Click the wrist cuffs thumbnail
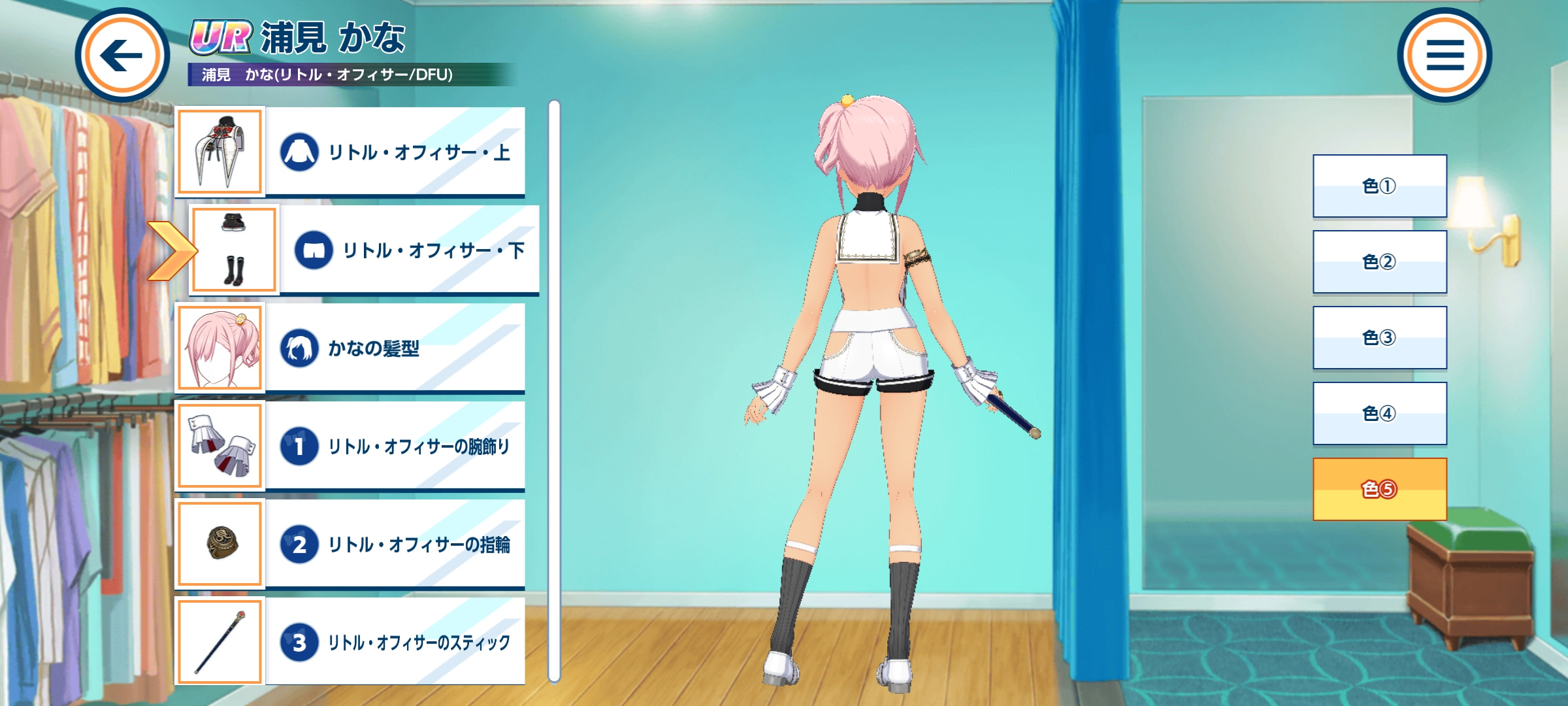The width and height of the screenshot is (1568, 706). pyautogui.click(x=220, y=446)
